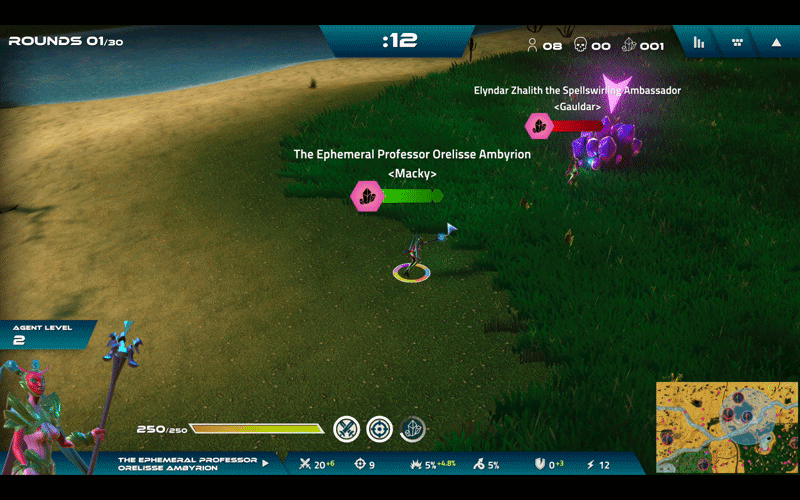Expand the agent name panel arrow
The height and width of the screenshot is (500, 800).
click(x=265, y=463)
